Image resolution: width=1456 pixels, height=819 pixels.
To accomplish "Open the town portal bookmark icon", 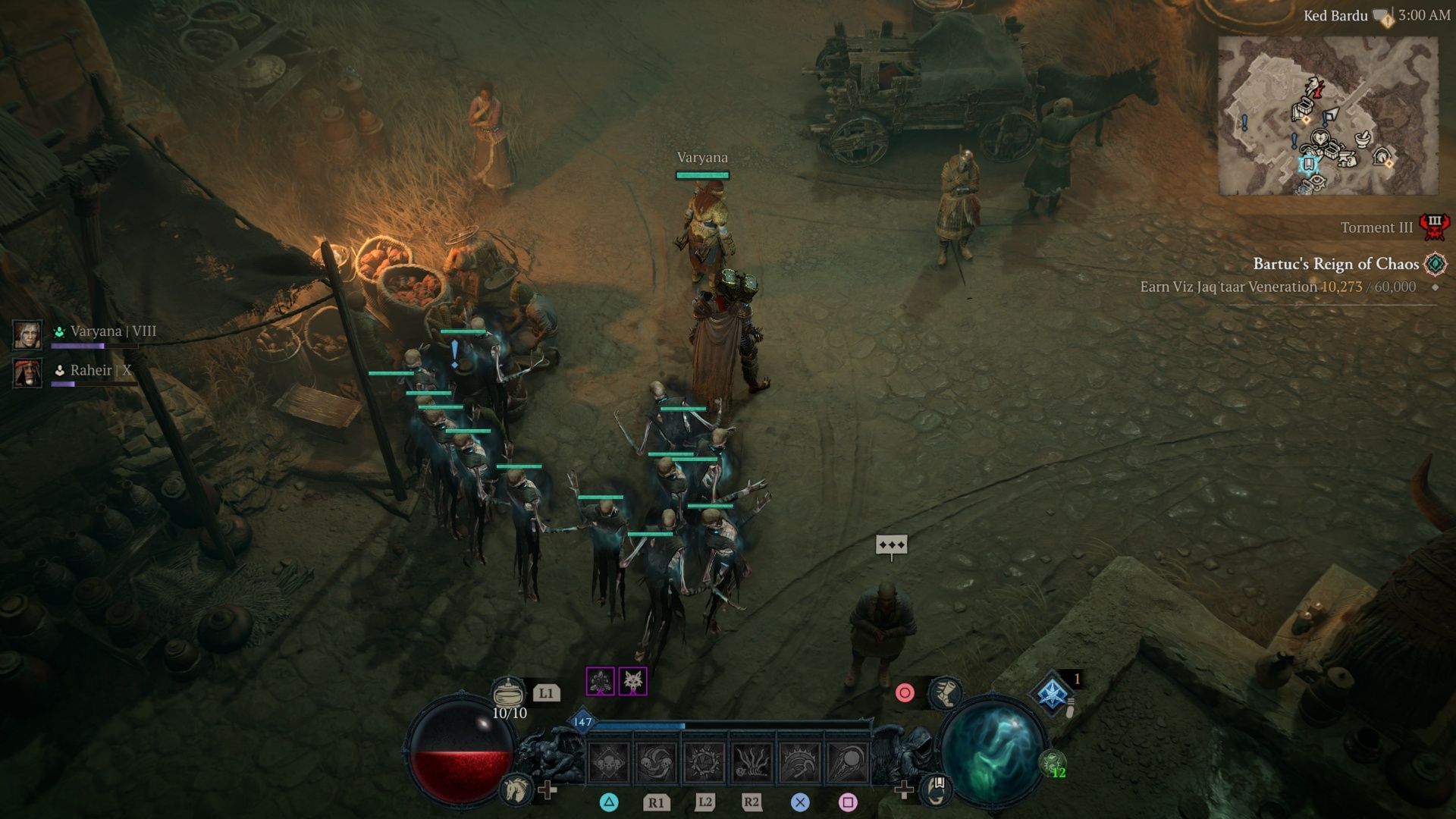I will [x=937, y=789].
